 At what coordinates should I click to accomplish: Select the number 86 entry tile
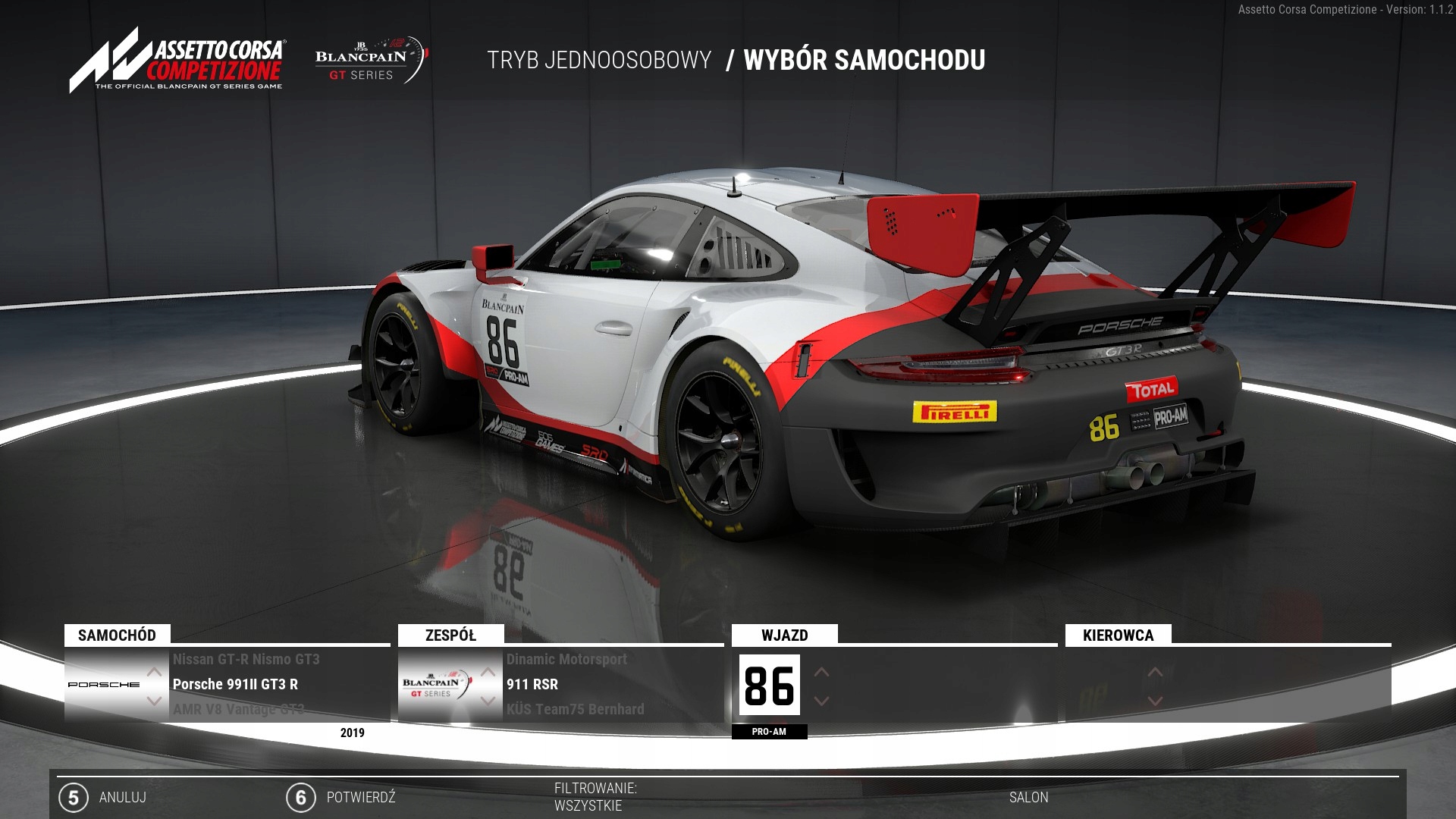click(x=769, y=686)
